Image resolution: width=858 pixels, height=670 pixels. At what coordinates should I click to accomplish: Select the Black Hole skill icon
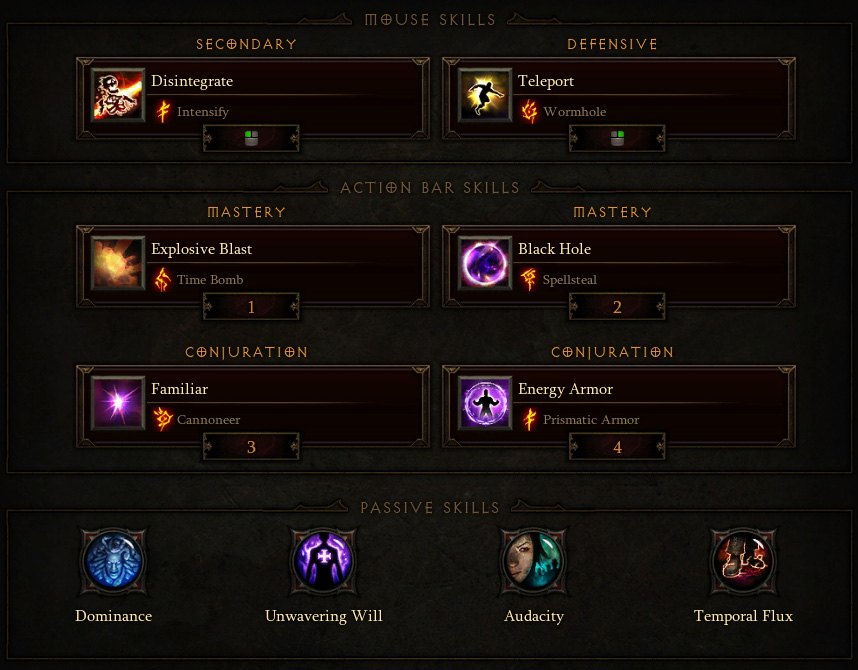[485, 263]
